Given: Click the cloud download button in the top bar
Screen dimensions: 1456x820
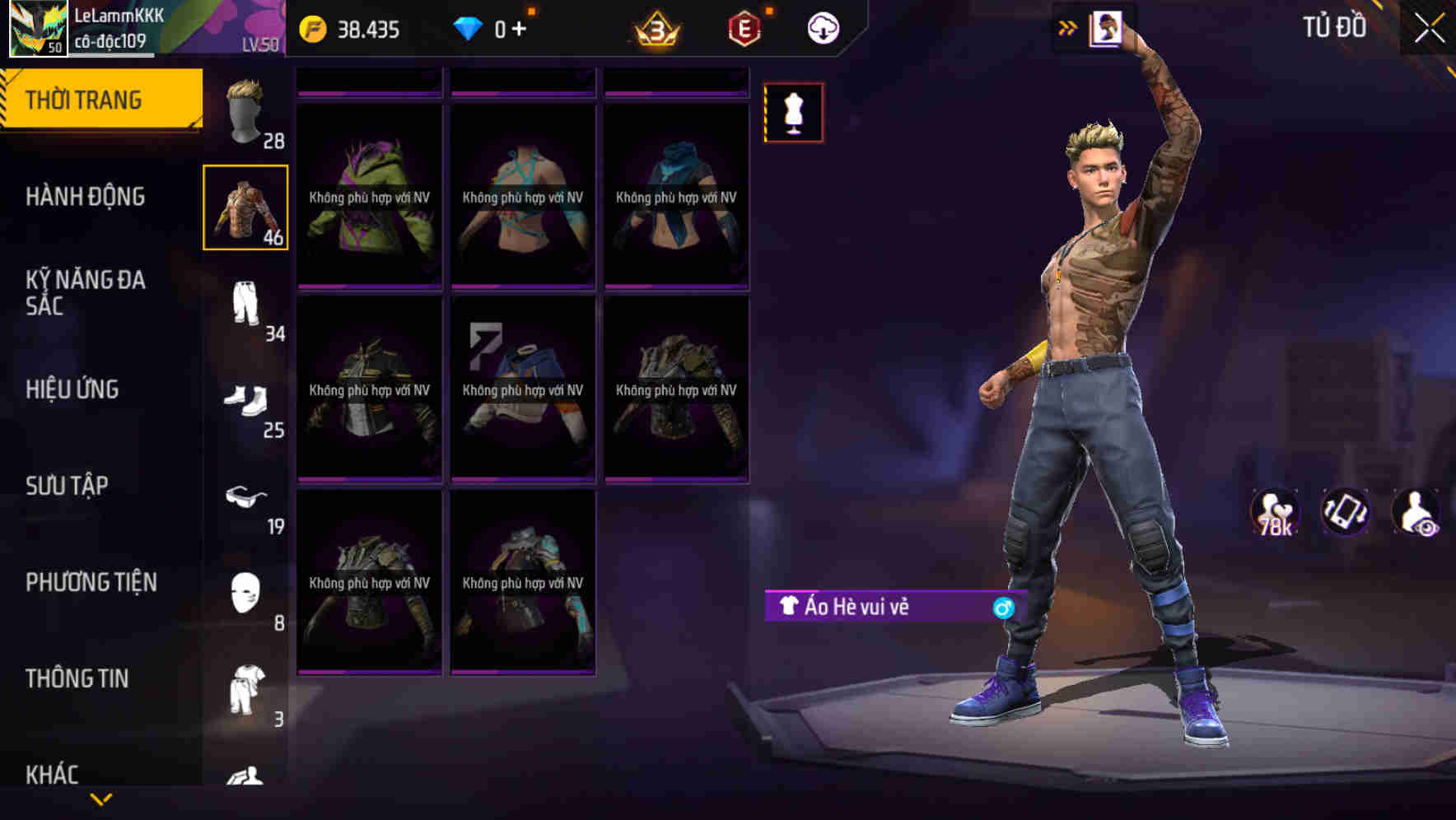Looking at the screenshot, I should coord(822,27).
